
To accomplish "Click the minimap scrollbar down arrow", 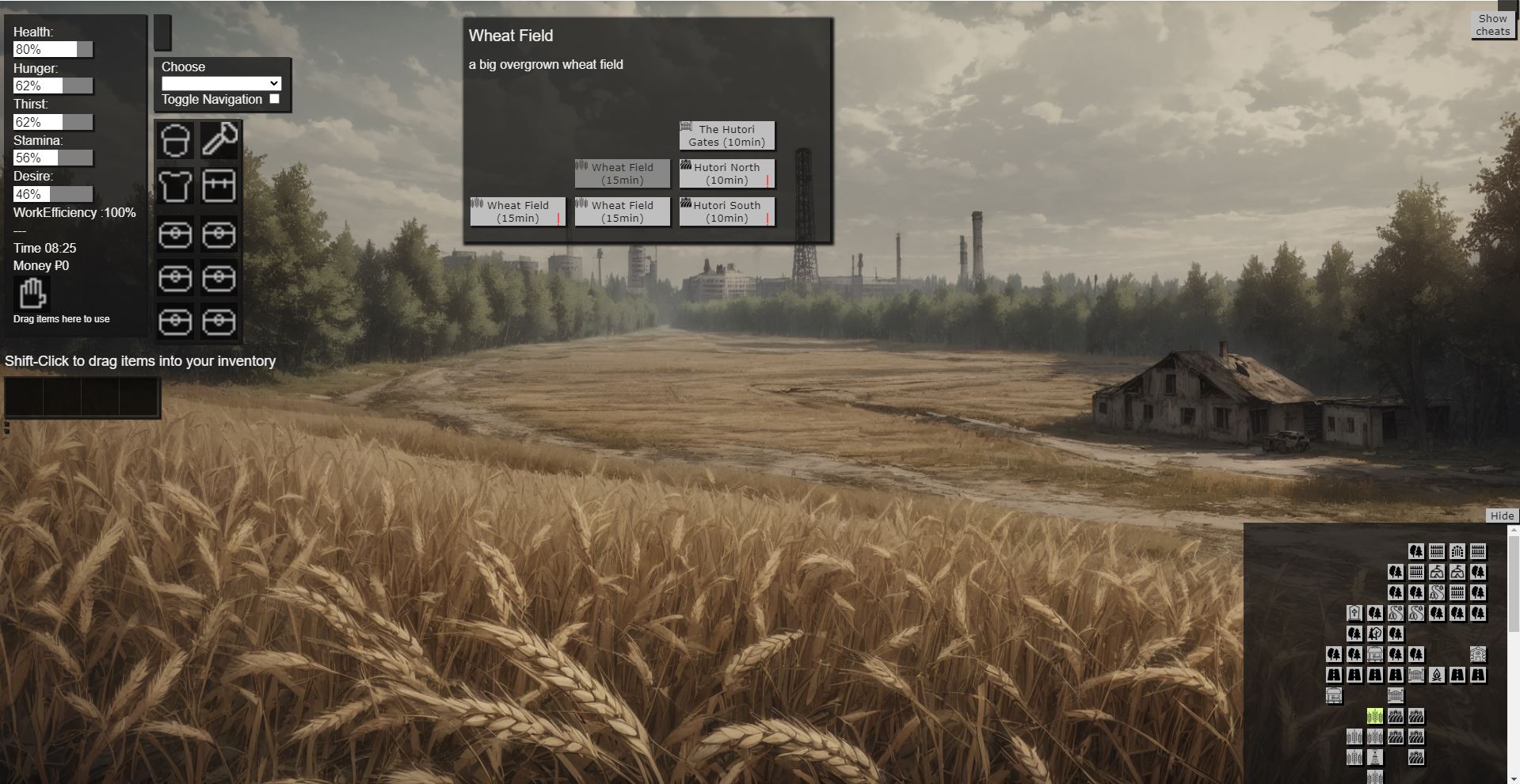I will point(1513,777).
